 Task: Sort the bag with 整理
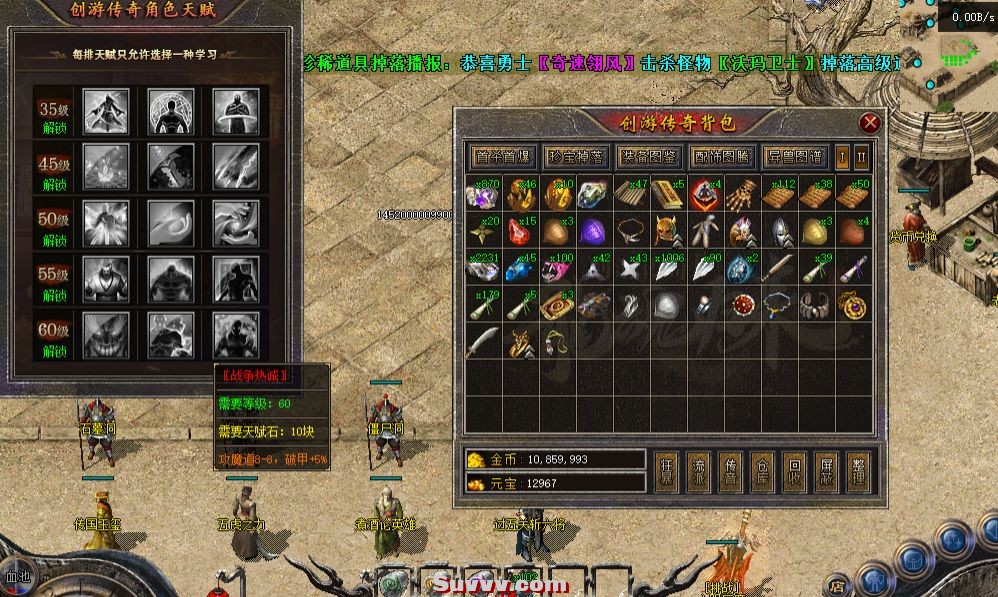857,472
